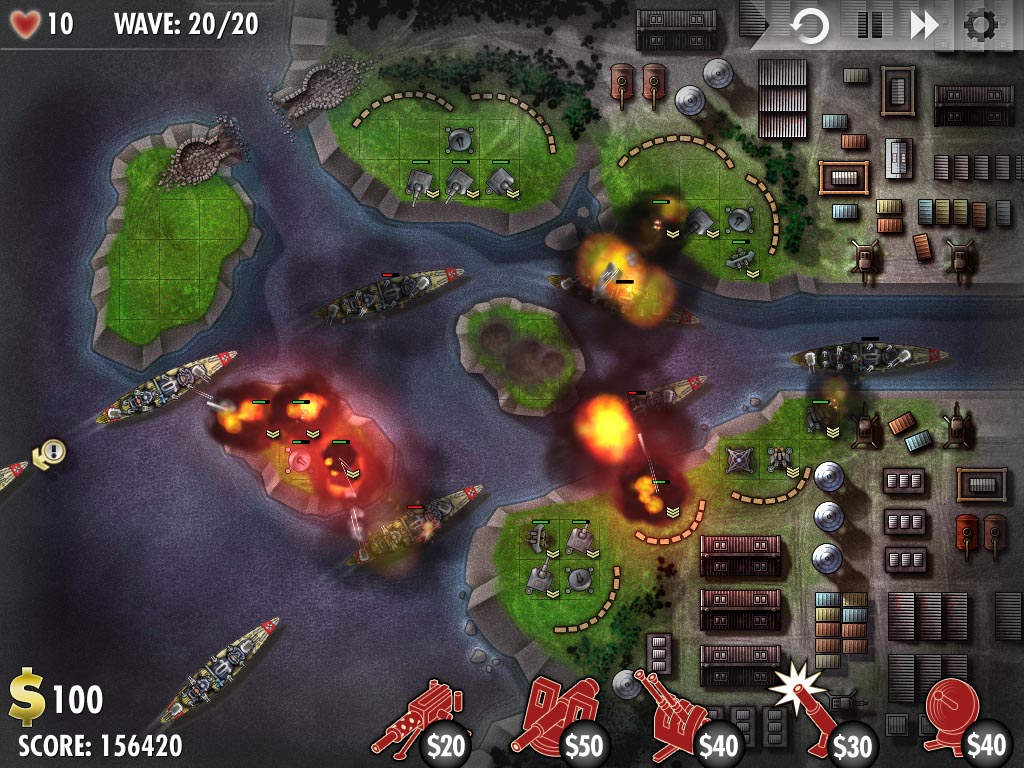Pause the game
This screenshot has width=1024, height=768.
click(869, 25)
